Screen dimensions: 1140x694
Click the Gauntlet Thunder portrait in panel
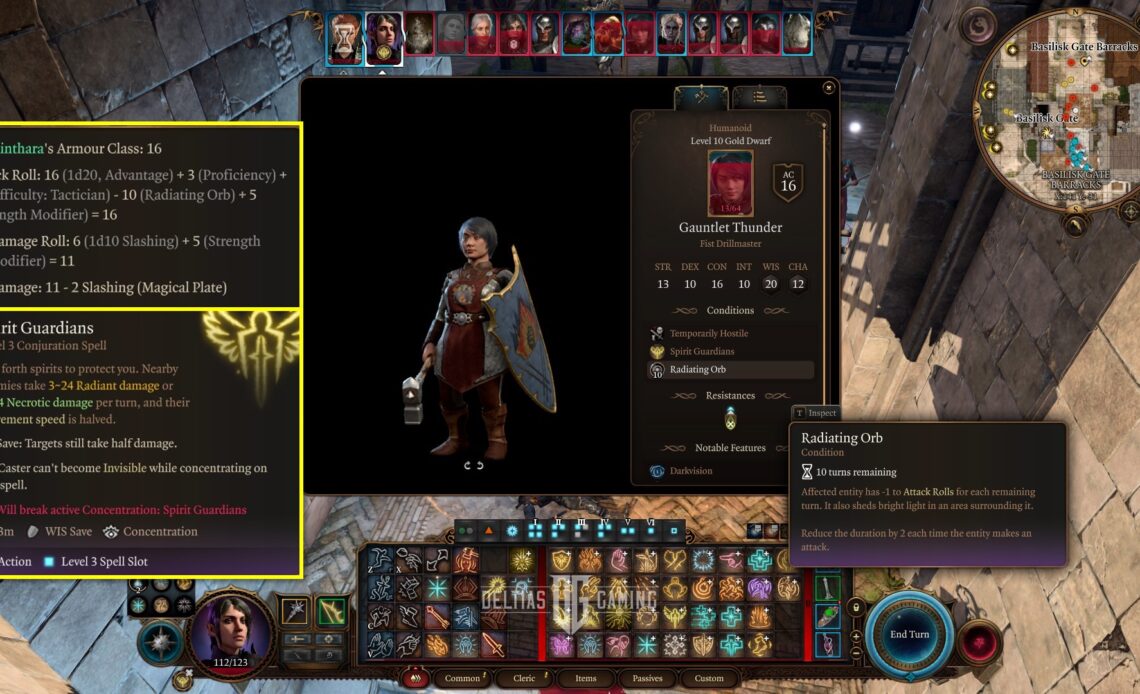[x=730, y=183]
